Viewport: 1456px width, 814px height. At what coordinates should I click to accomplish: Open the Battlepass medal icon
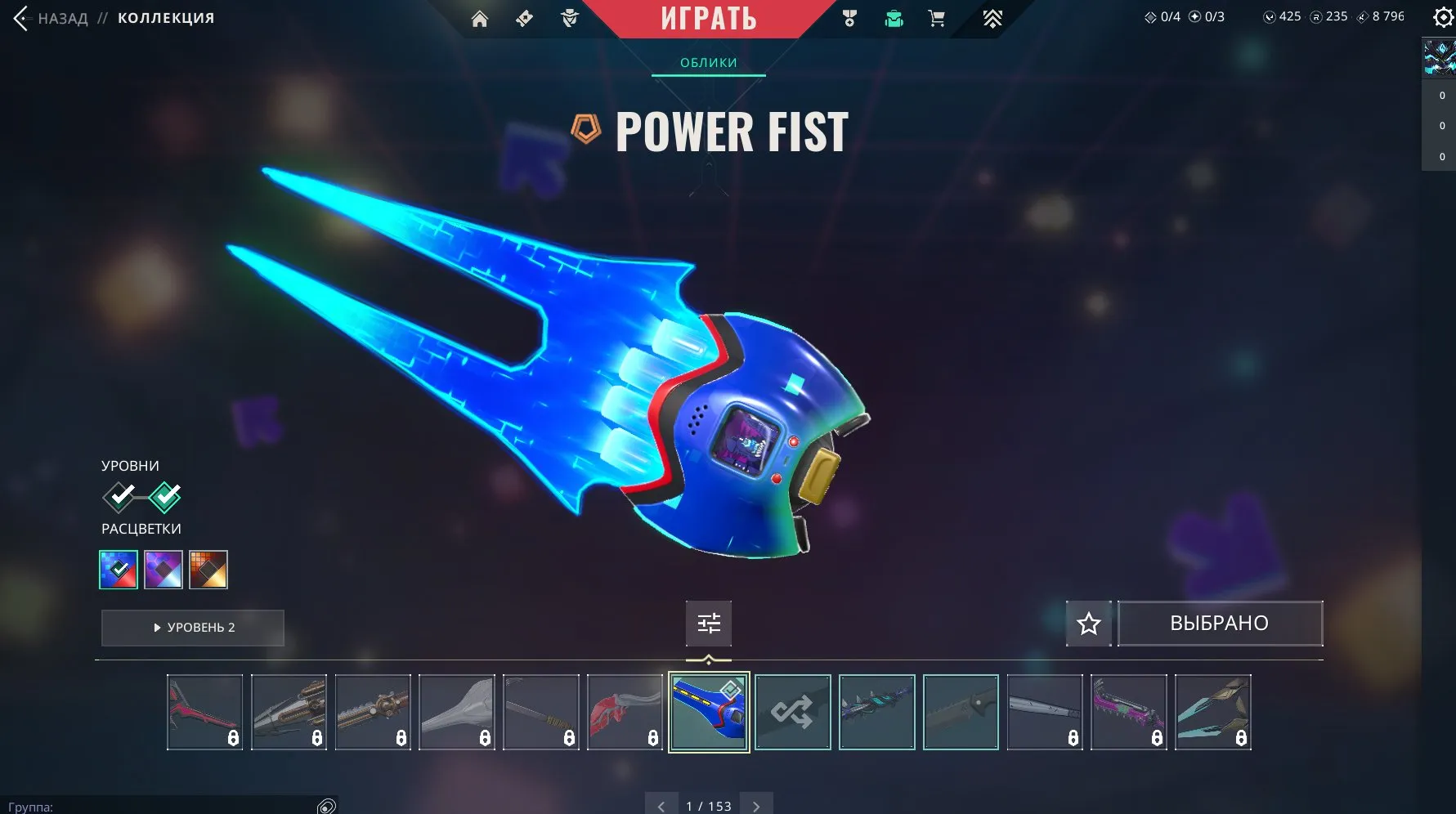tap(849, 18)
